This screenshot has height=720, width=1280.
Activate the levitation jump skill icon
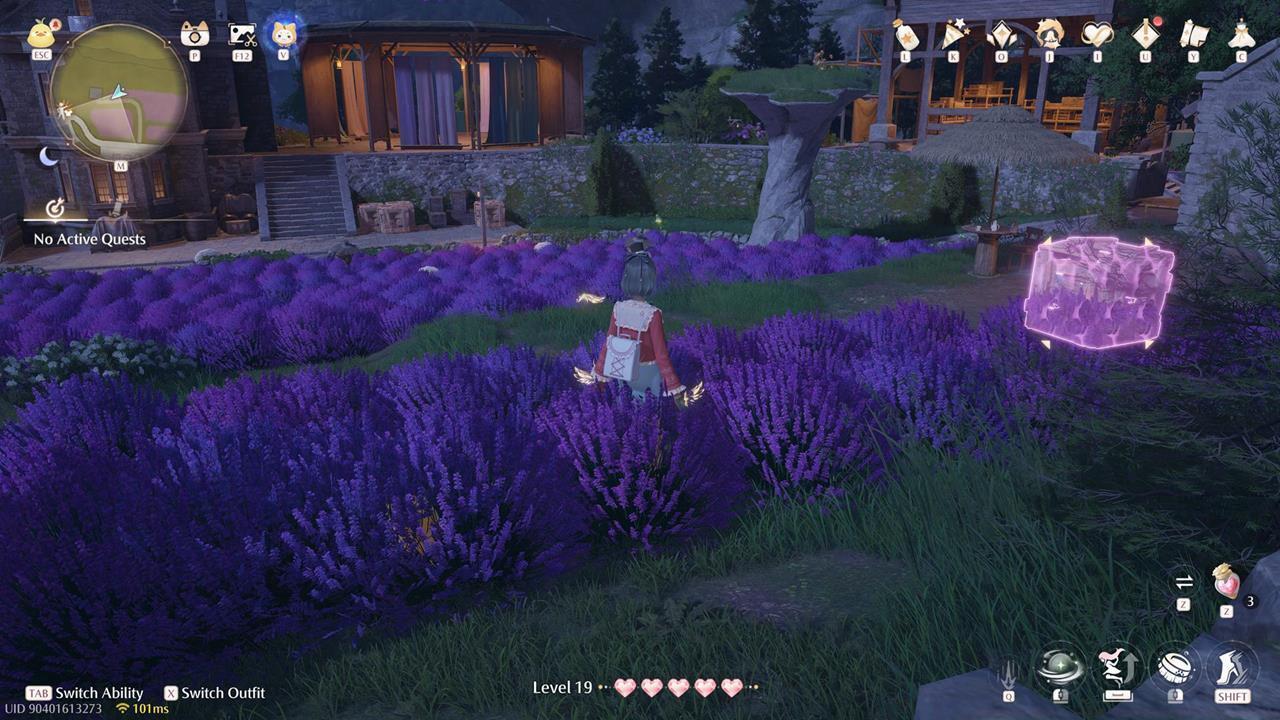tap(1116, 665)
